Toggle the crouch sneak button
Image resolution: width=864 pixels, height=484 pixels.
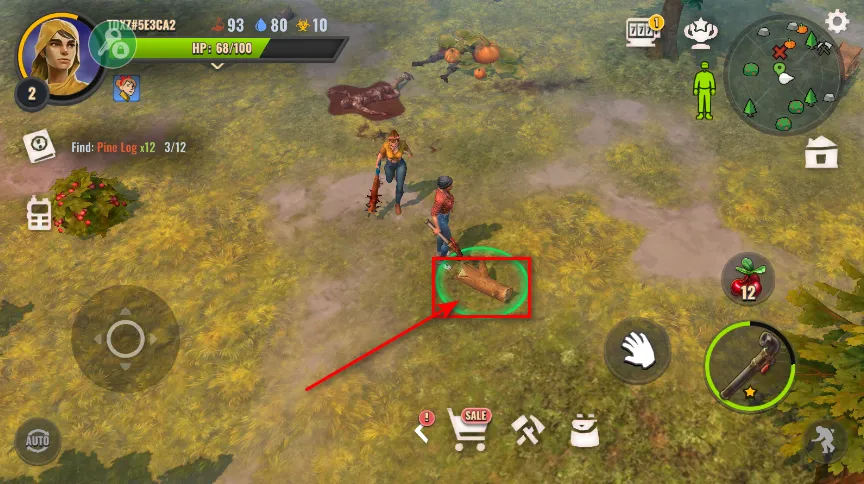[x=826, y=440]
